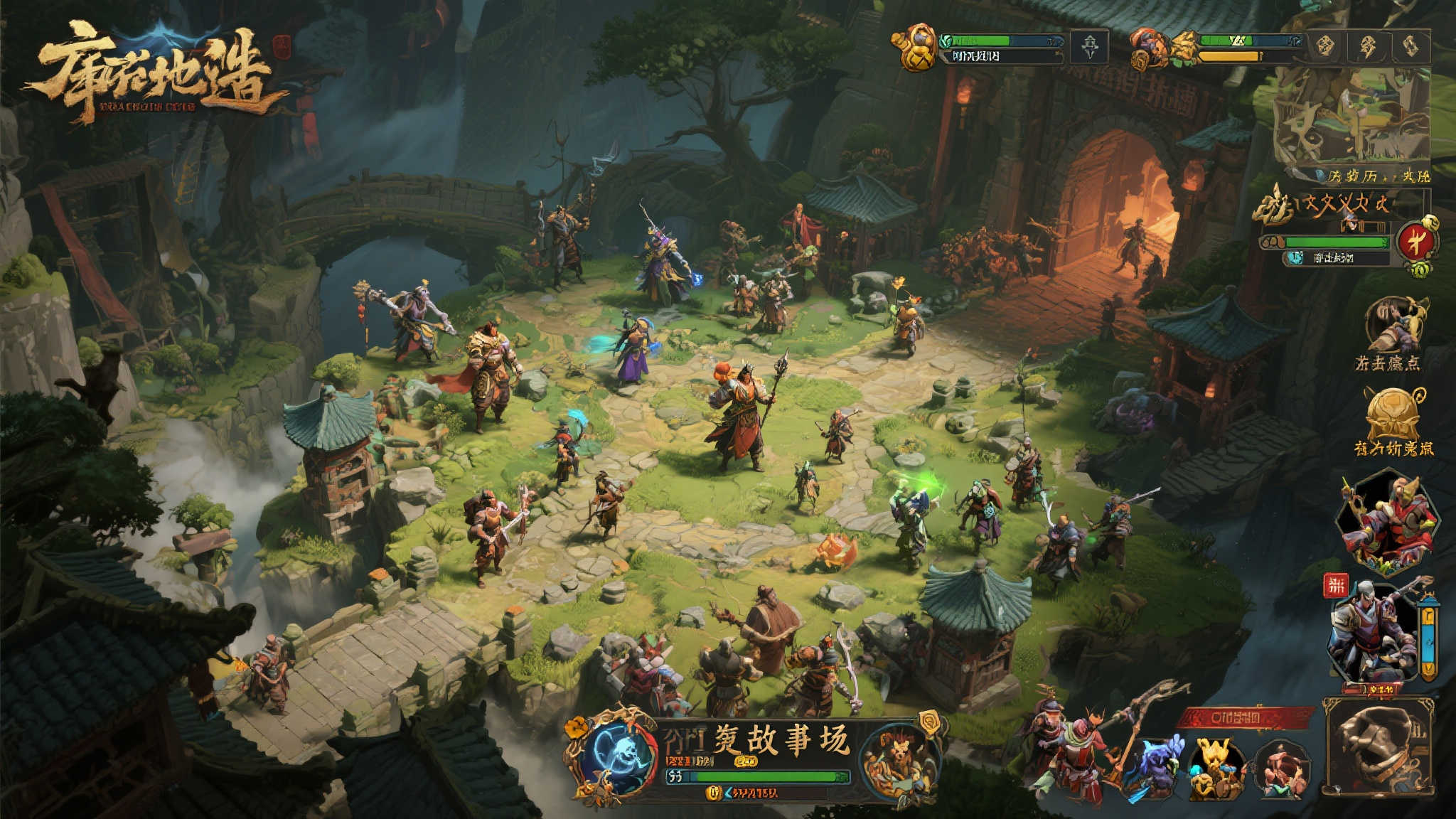Choose the pink creature round icon
Image resolution: width=1456 pixels, height=819 pixels.
click(1283, 771)
